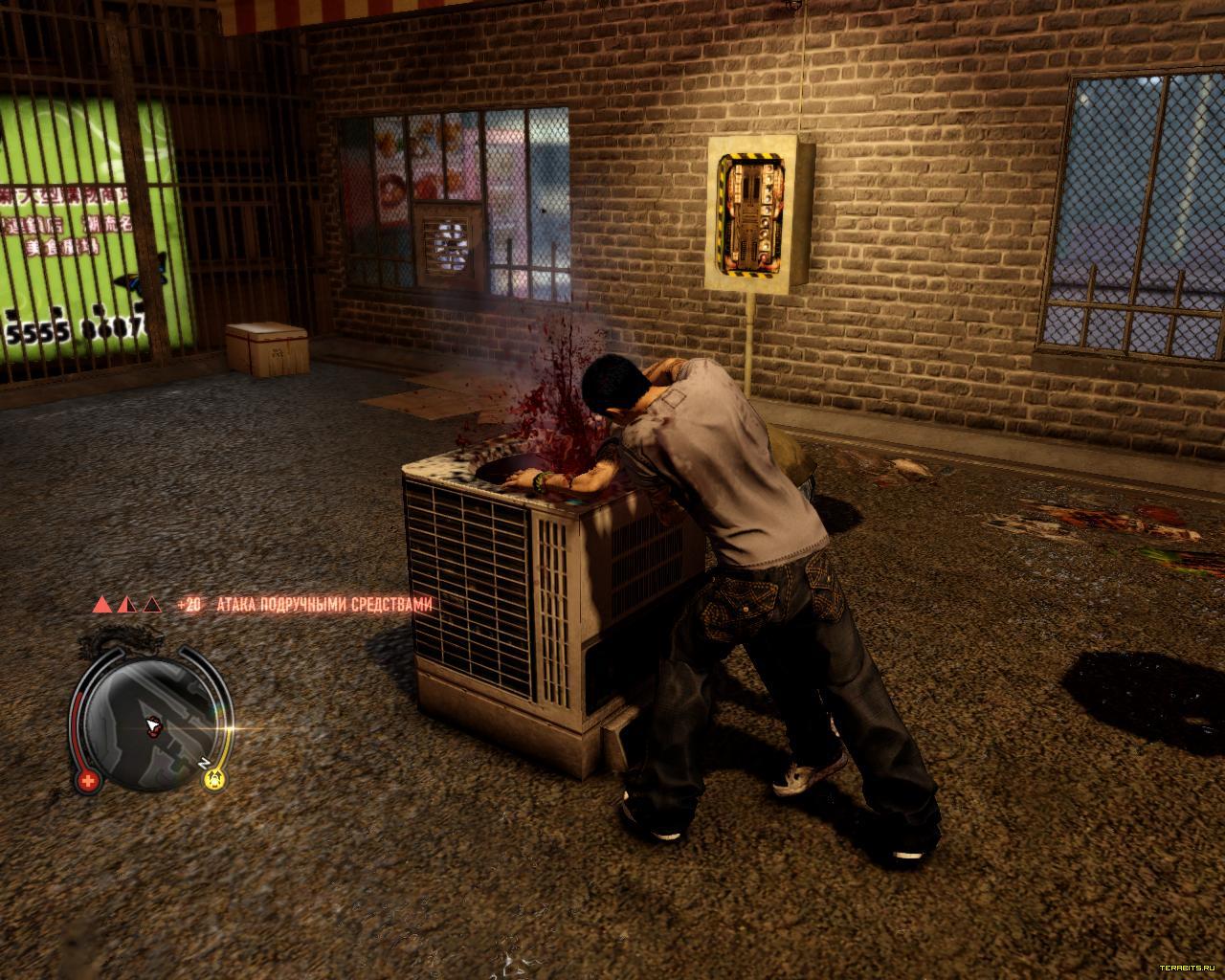Click the player arrow marker on minimap
Image resolution: width=1225 pixels, height=980 pixels.
pyautogui.click(x=151, y=726)
